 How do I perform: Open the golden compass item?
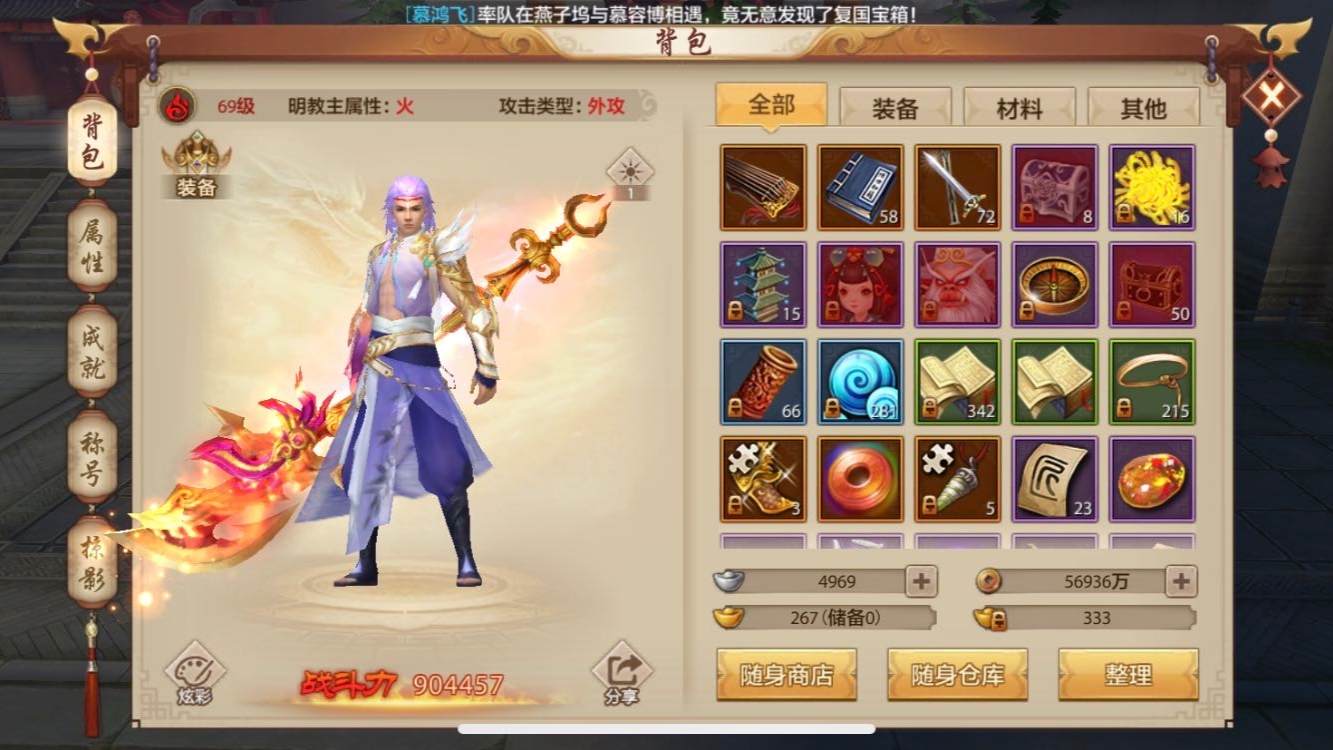[x=1054, y=284]
